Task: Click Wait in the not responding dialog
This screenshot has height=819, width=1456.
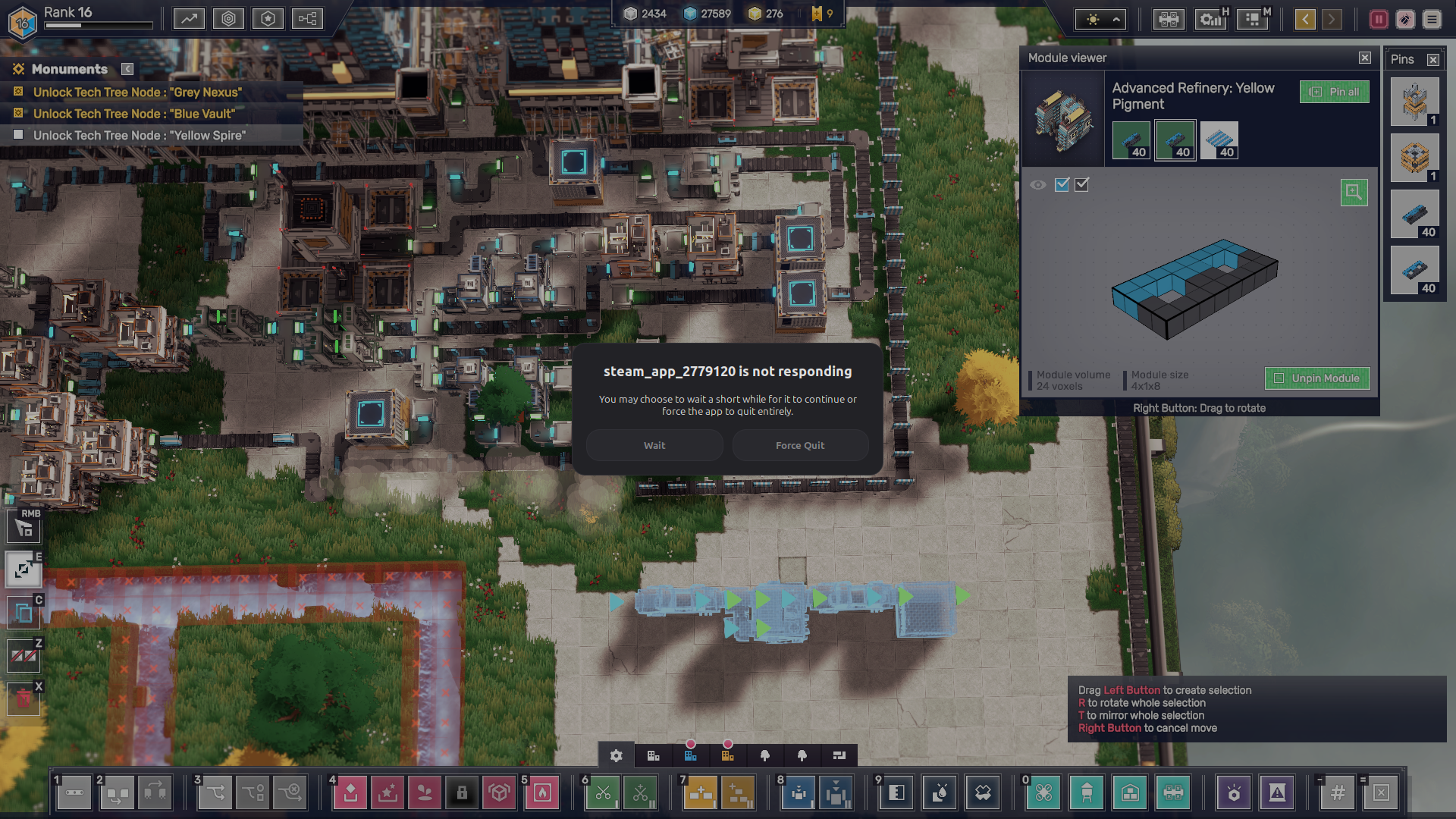Action: pyautogui.click(x=654, y=445)
